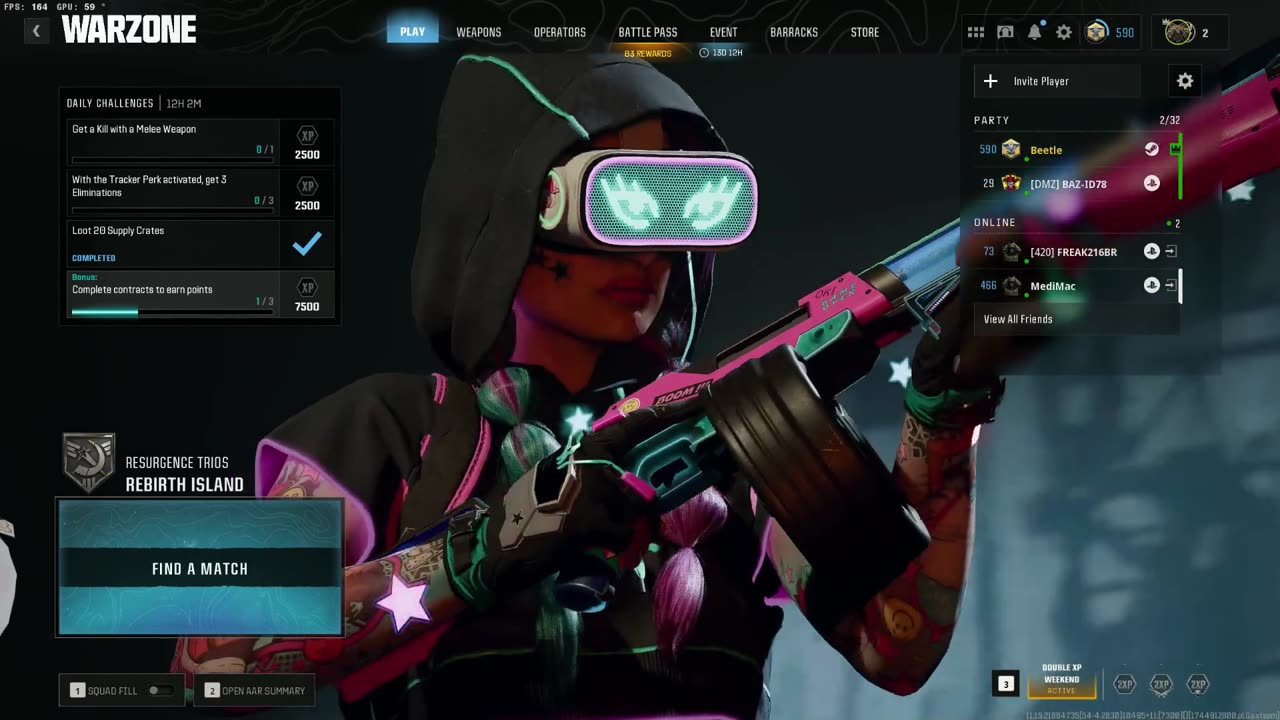1280x720 pixels.
Task: Select online friend MediMac
Action: point(1053,286)
